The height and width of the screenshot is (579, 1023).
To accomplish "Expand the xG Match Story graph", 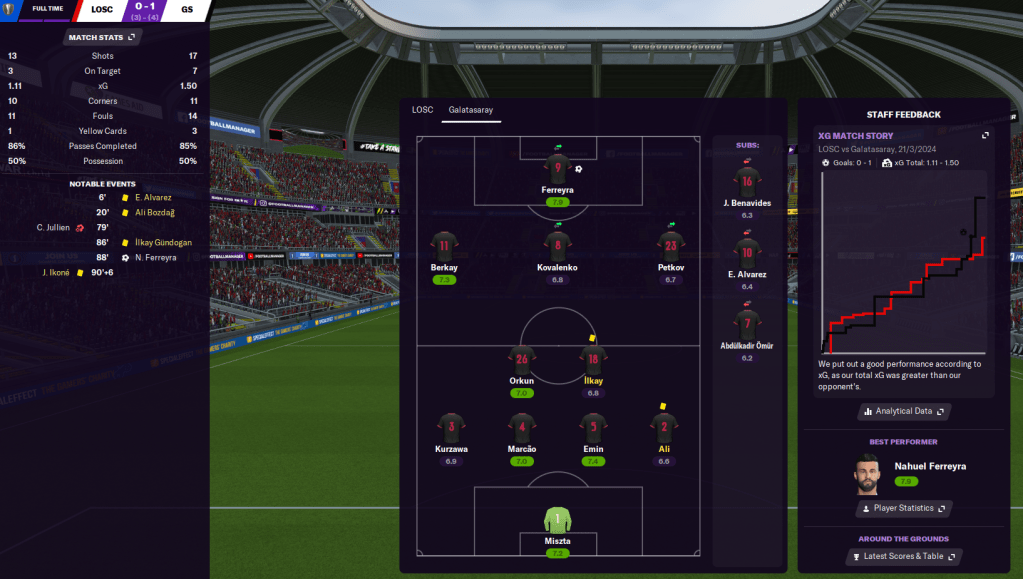I will point(985,135).
